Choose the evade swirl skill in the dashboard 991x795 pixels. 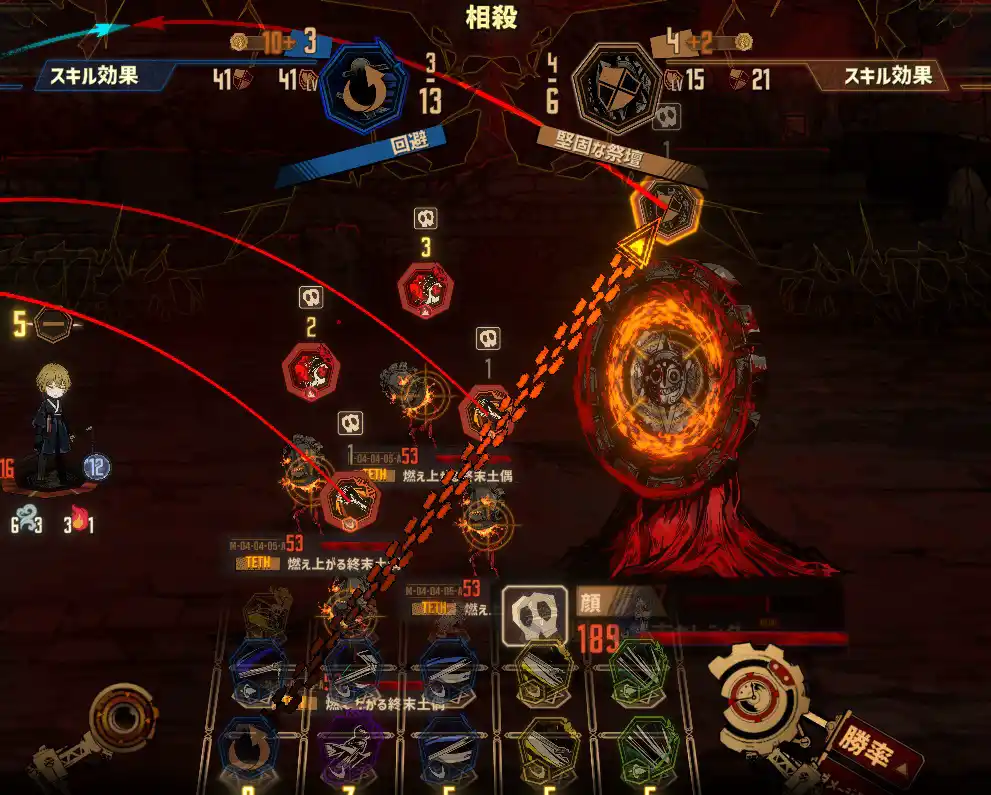[247, 749]
